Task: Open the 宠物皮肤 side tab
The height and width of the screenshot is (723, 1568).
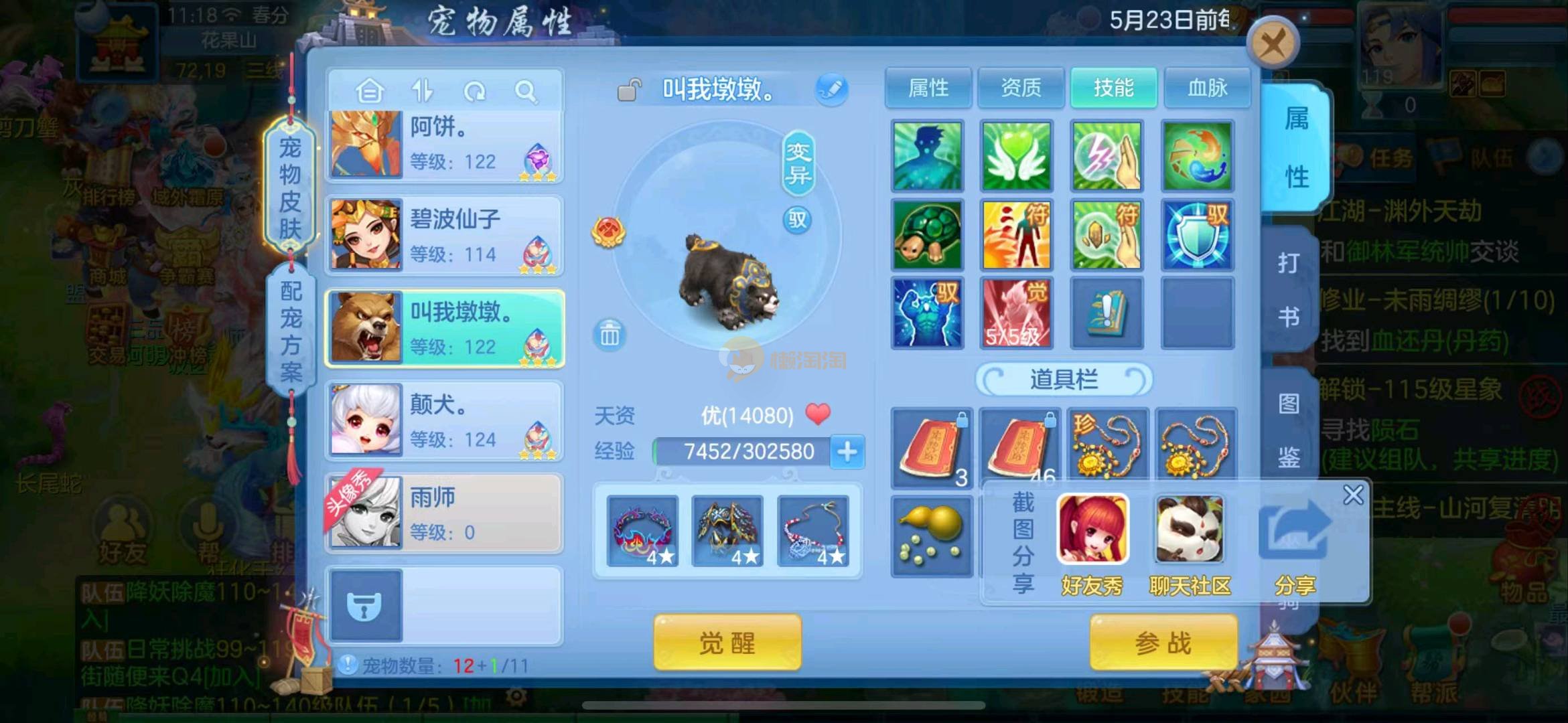Action: pos(290,187)
